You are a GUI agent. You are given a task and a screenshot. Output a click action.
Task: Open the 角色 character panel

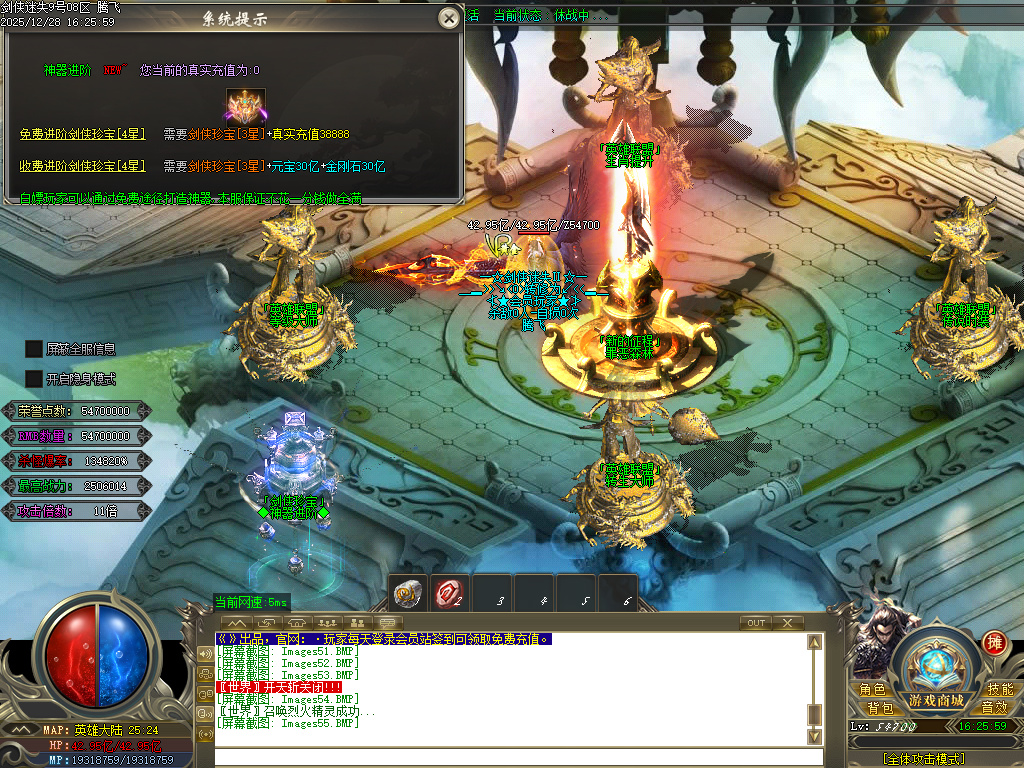coord(872,690)
